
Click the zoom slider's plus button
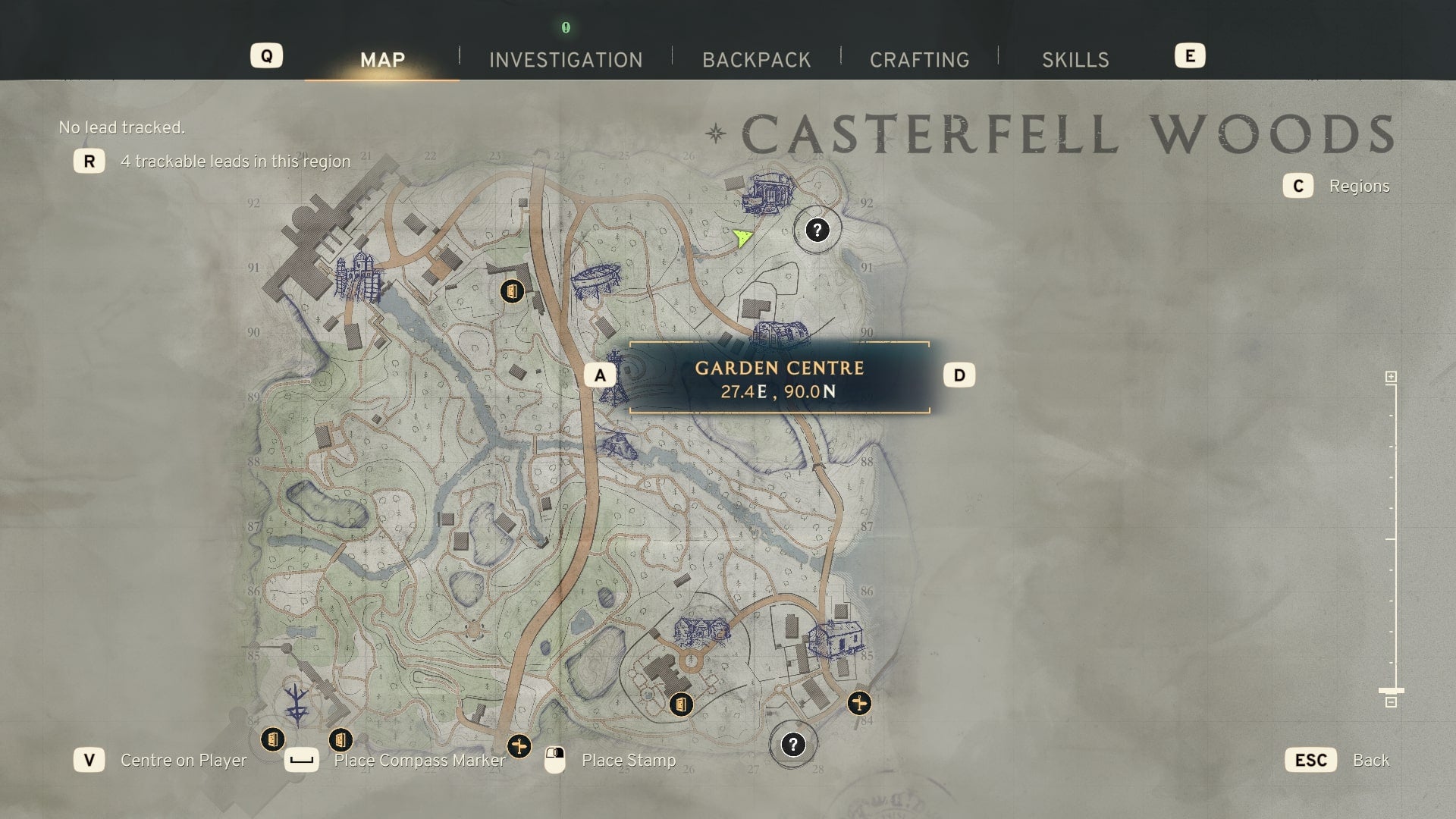[1391, 377]
